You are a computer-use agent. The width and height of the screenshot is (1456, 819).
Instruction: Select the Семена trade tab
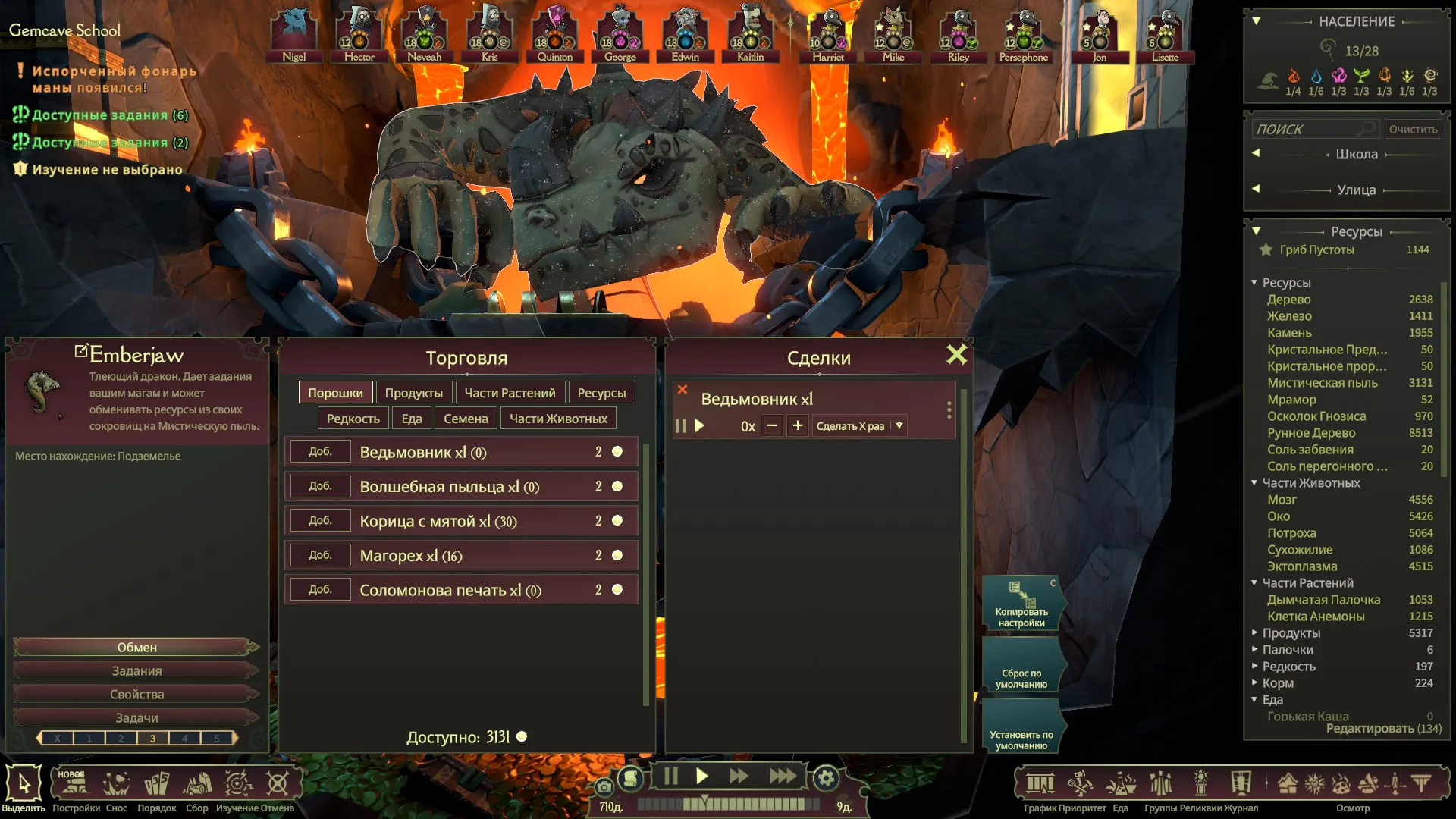(466, 419)
